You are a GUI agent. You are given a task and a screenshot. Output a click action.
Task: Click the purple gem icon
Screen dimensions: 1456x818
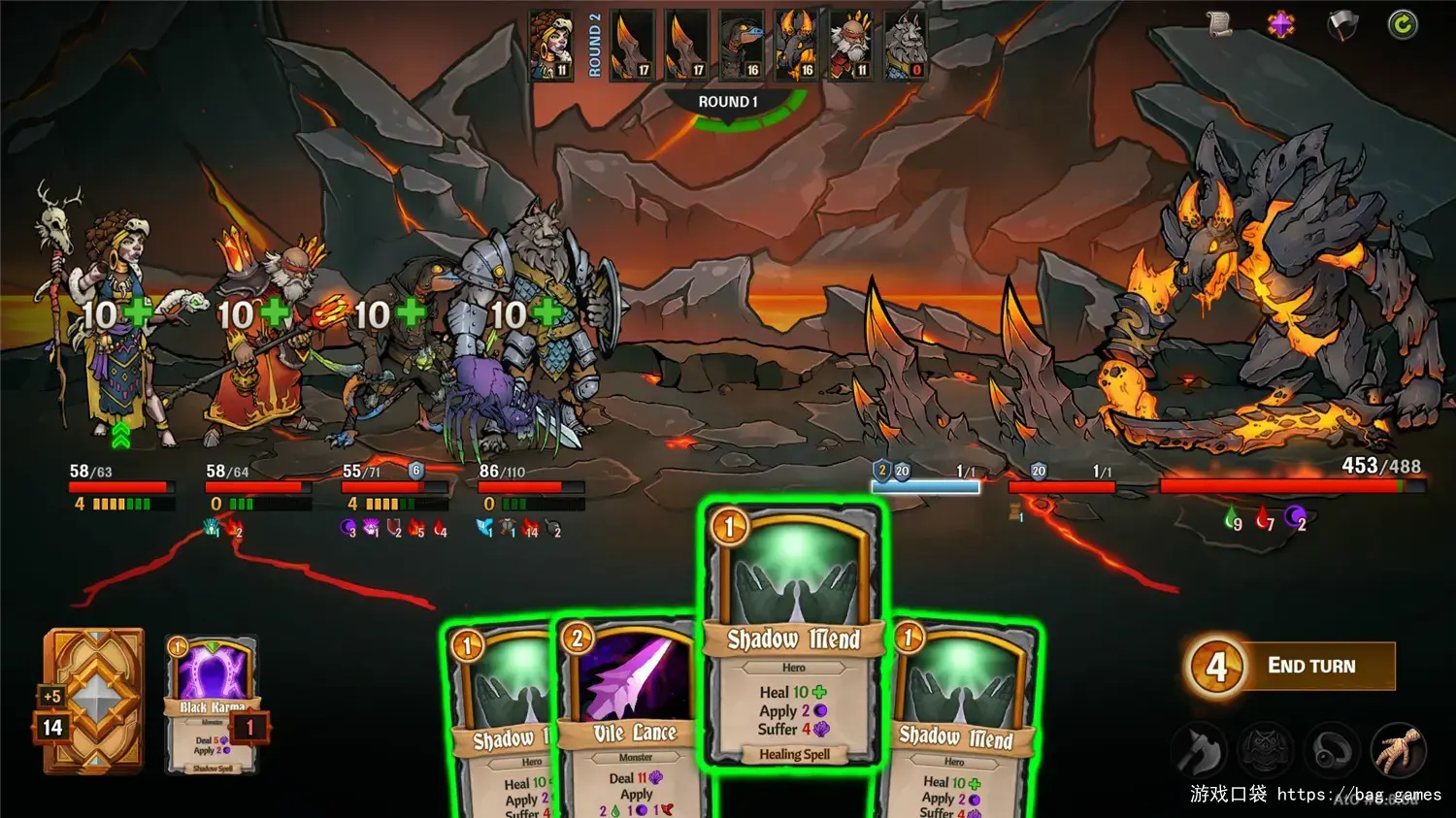pos(1280,24)
